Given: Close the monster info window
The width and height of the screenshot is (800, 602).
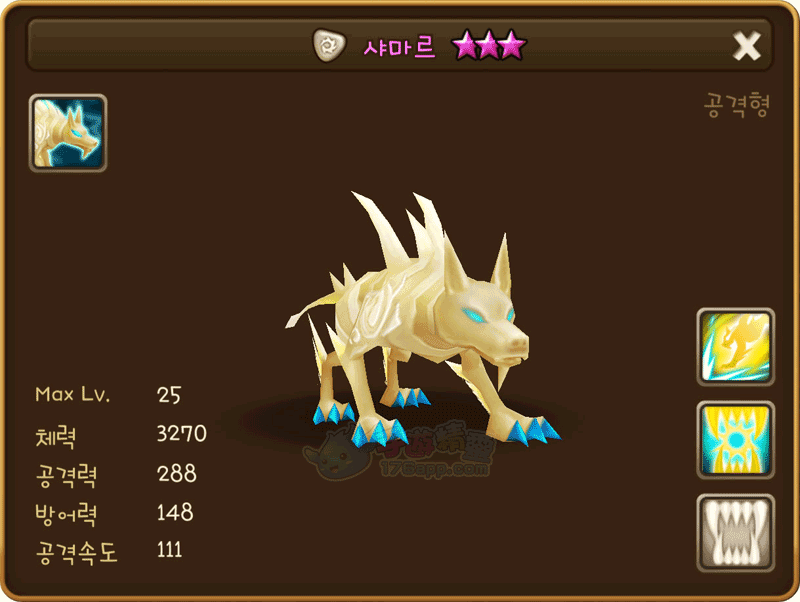Looking at the screenshot, I should (746, 46).
